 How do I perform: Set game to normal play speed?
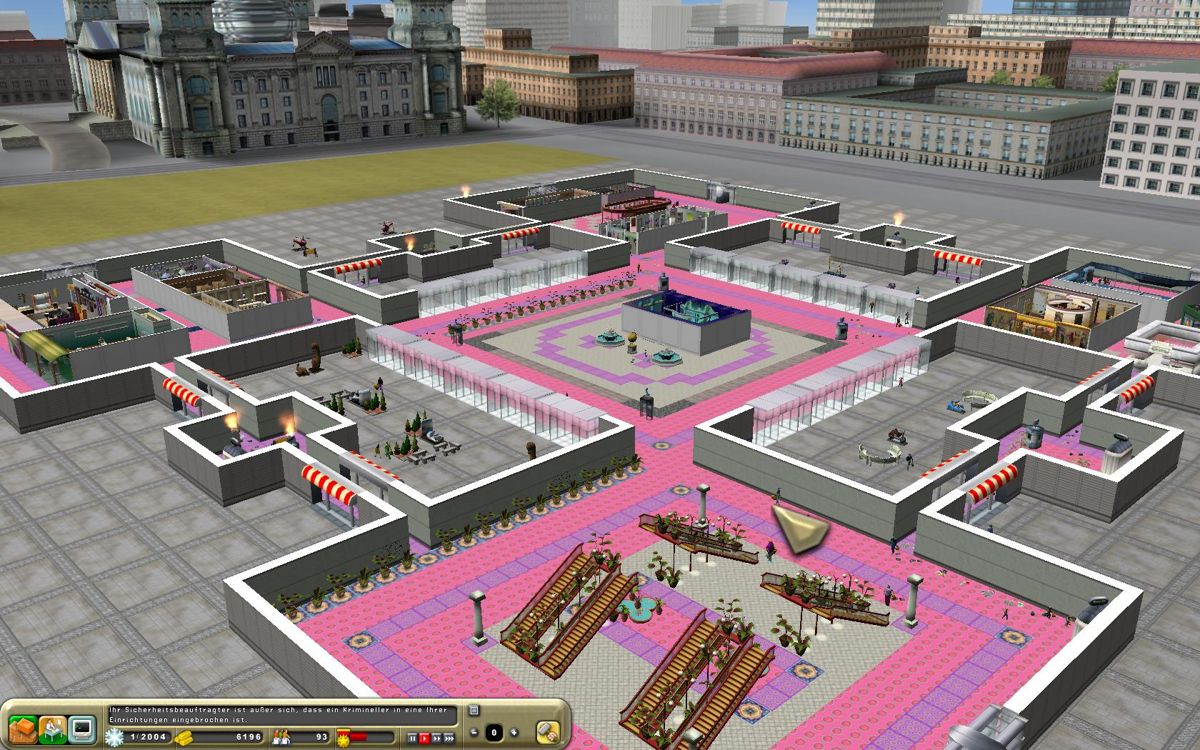424,737
